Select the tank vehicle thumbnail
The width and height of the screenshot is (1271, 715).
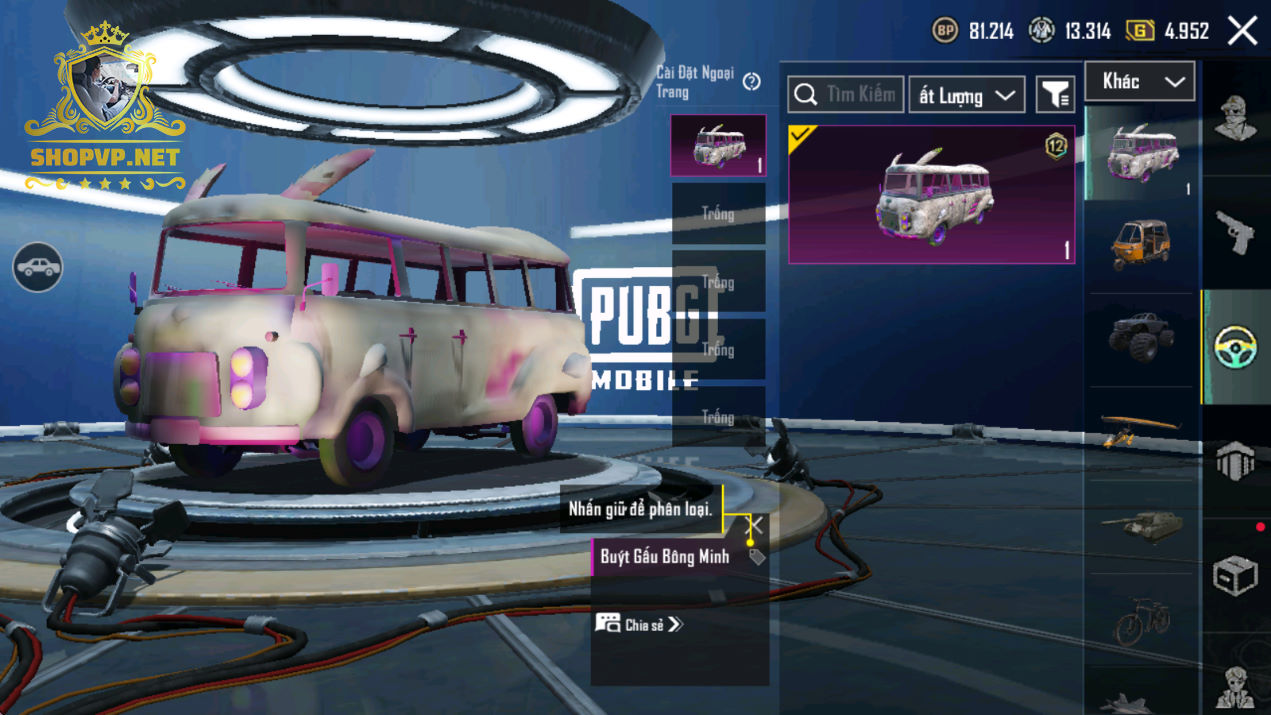pos(1141,523)
